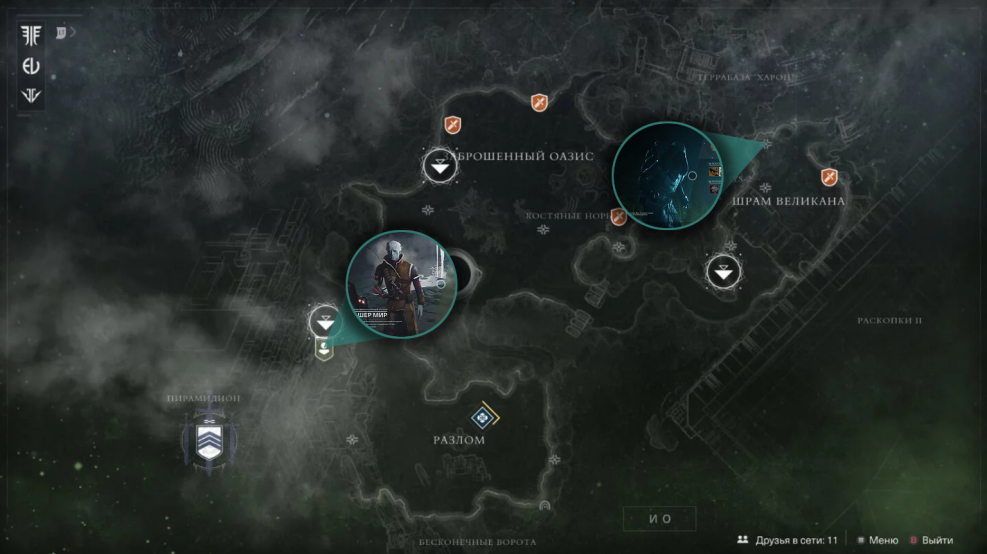
Task: Show the Друзья в сети friends list
Action: tap(787, 540)
